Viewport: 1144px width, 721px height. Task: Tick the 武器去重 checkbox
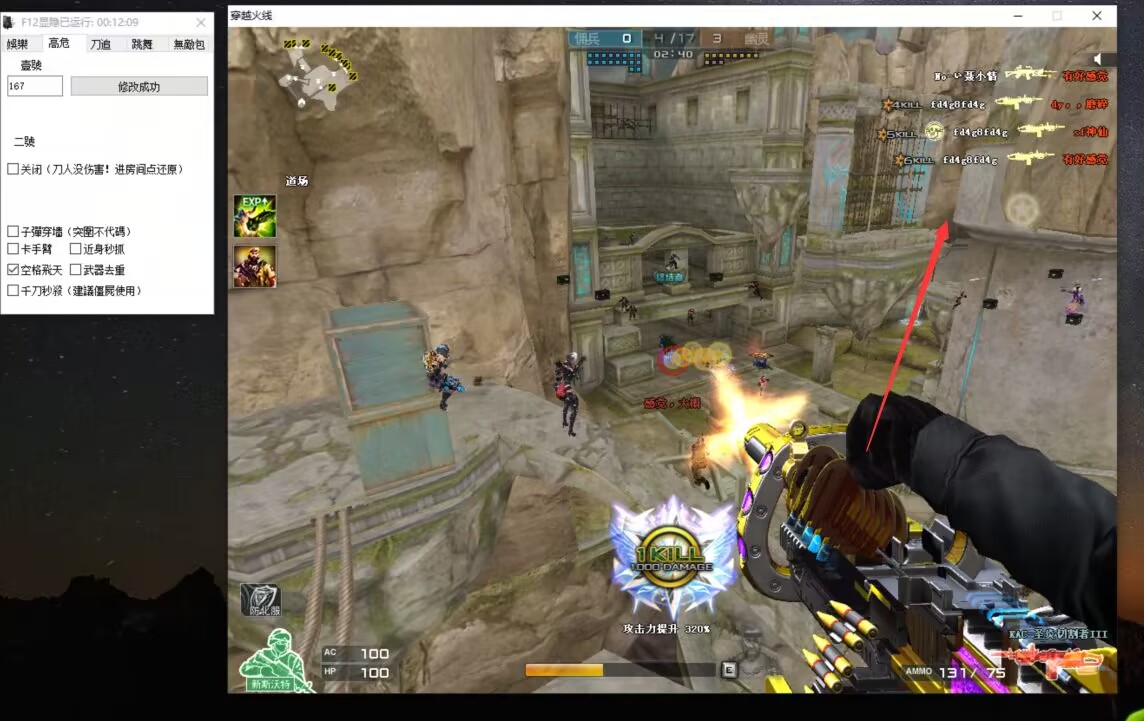click(x=75, y=270)
